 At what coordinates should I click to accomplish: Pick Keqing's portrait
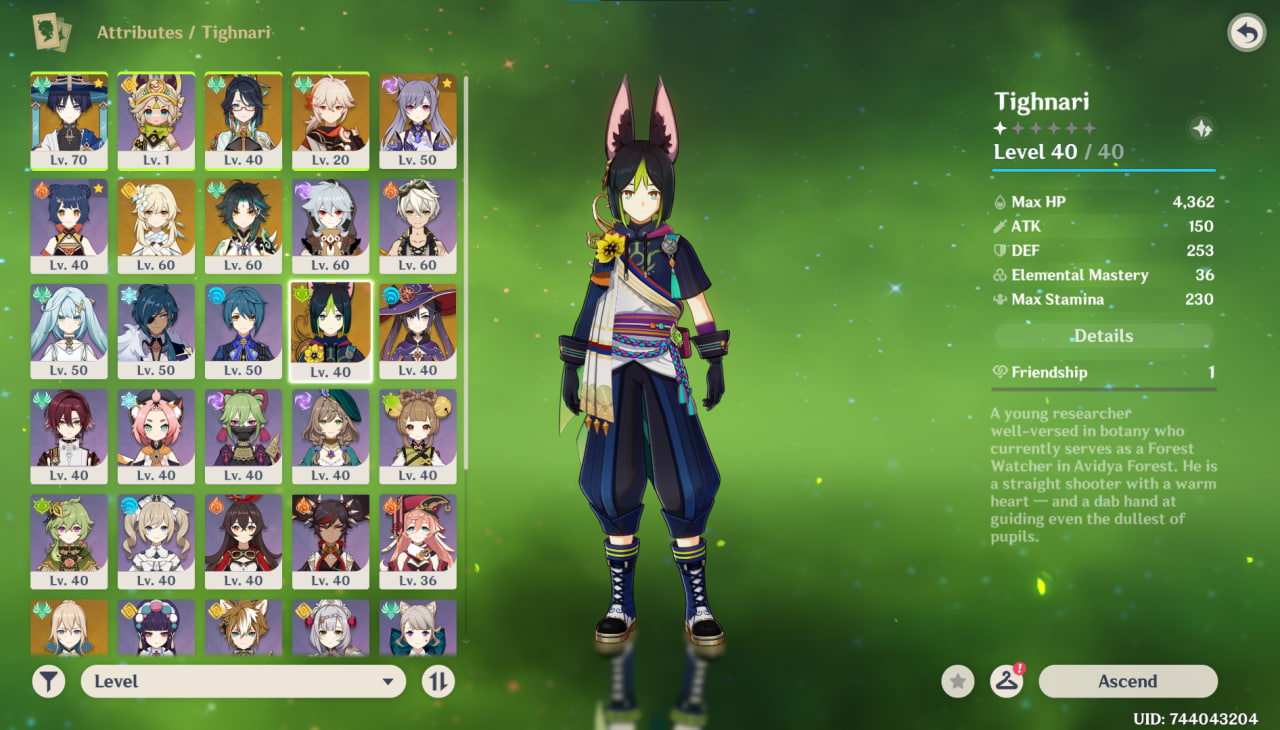point(417,120)
